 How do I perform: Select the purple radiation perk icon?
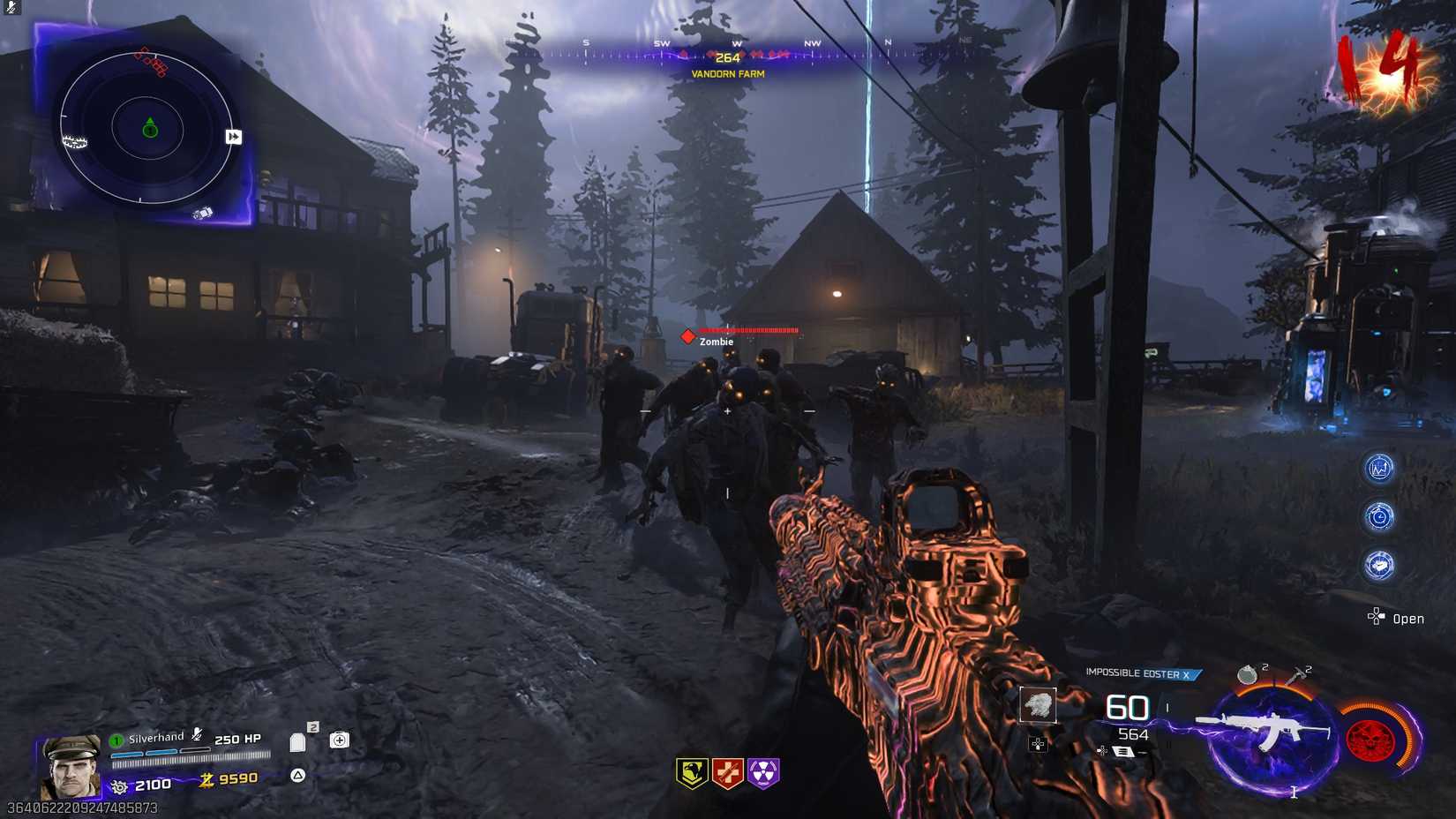tap(762, 772)
